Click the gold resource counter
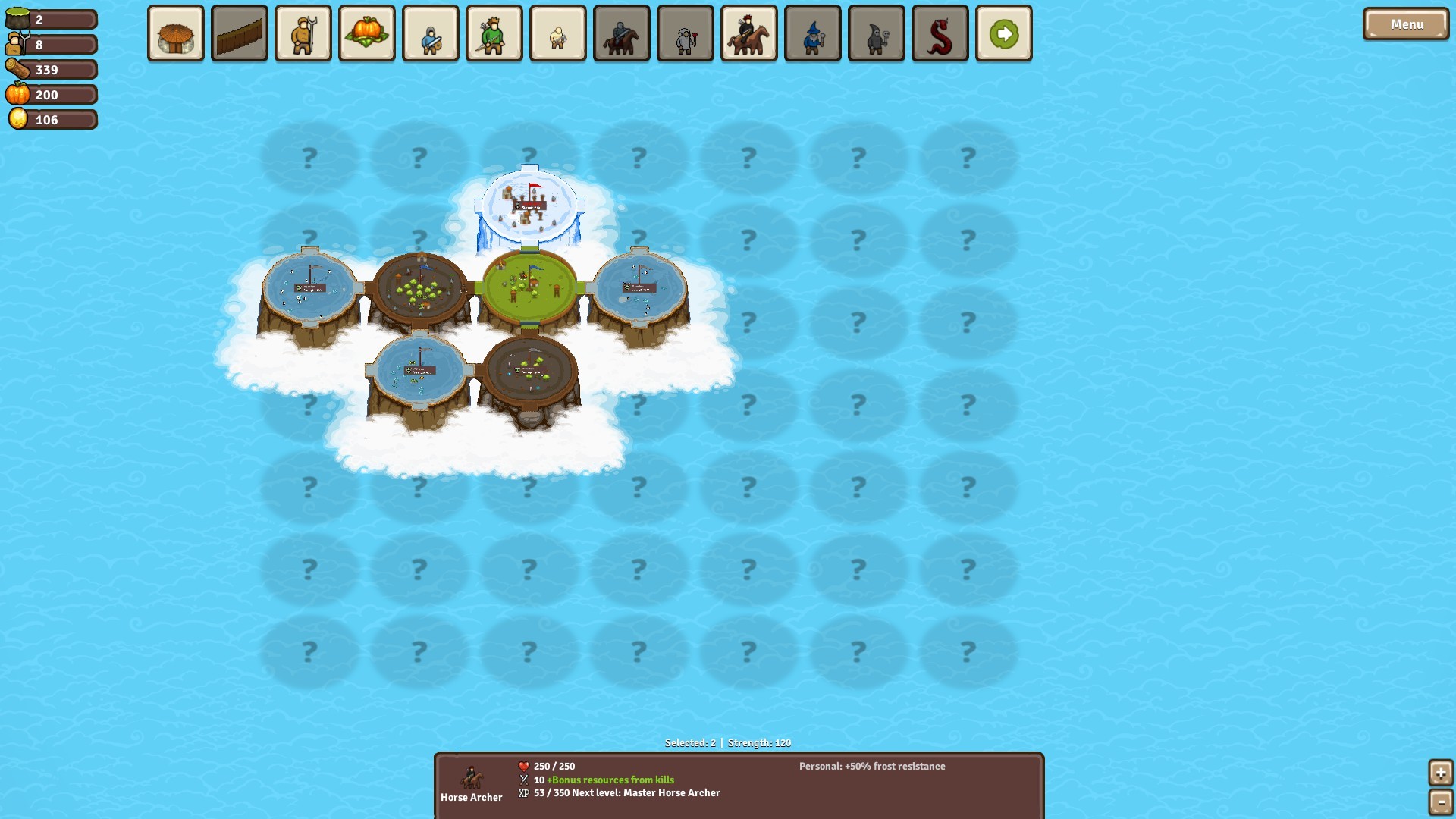 coord(52,119)
